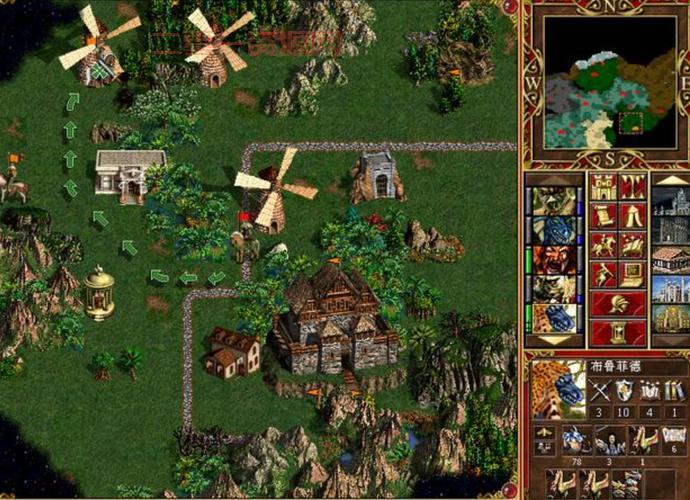
Task: Click the horse-and-rider move hero button
Action: (x=603, y=245)
